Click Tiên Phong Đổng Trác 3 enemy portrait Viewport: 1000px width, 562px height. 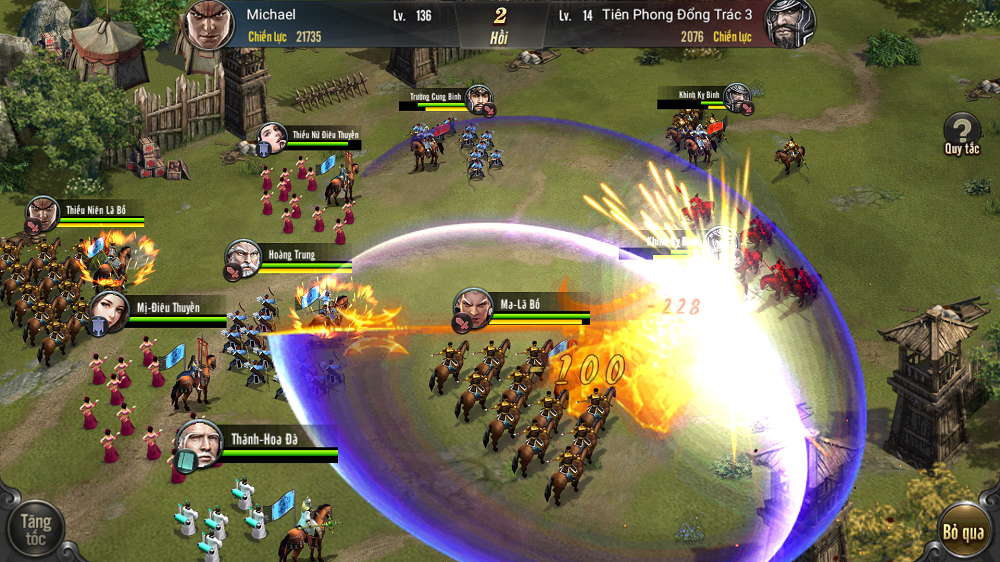[790, 24]
